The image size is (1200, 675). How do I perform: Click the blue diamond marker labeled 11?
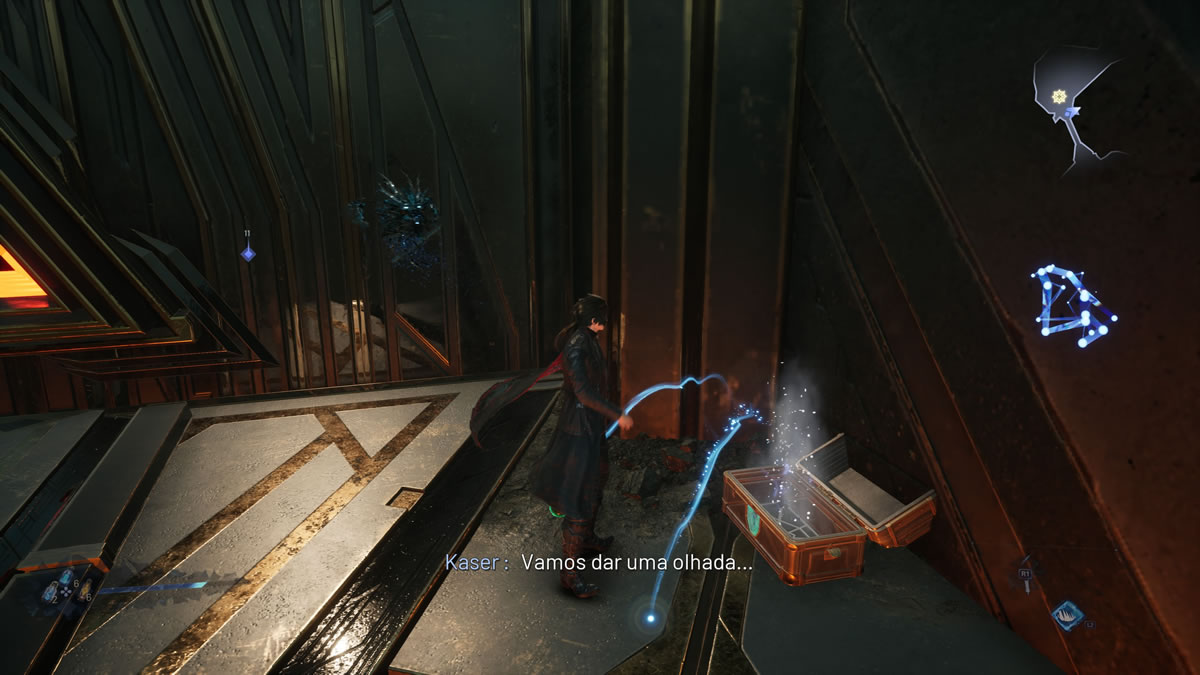tap(247, 253)
